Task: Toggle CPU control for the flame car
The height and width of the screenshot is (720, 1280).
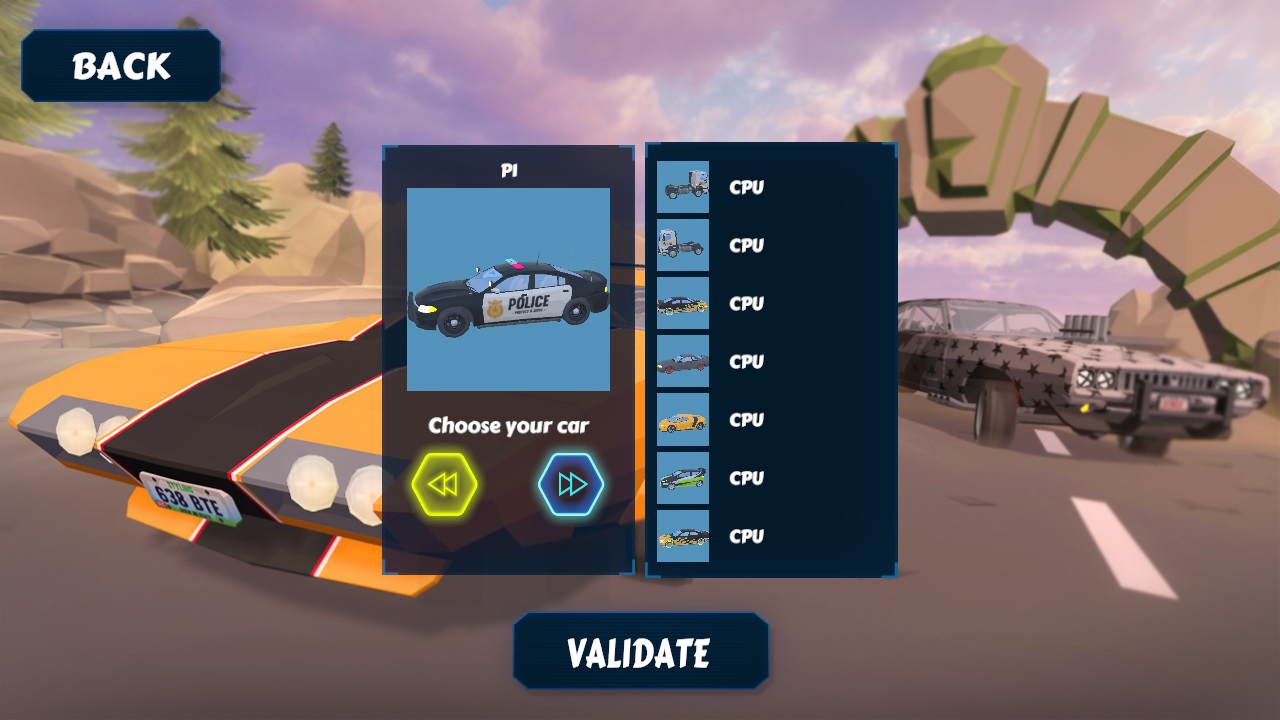Action: click(x=745, y=304)
